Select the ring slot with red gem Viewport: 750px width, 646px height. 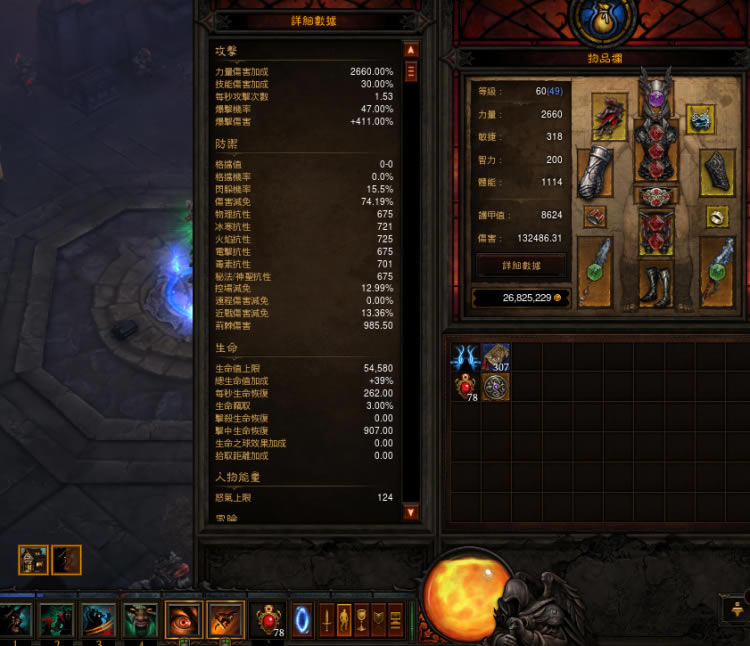coord(596,216)
